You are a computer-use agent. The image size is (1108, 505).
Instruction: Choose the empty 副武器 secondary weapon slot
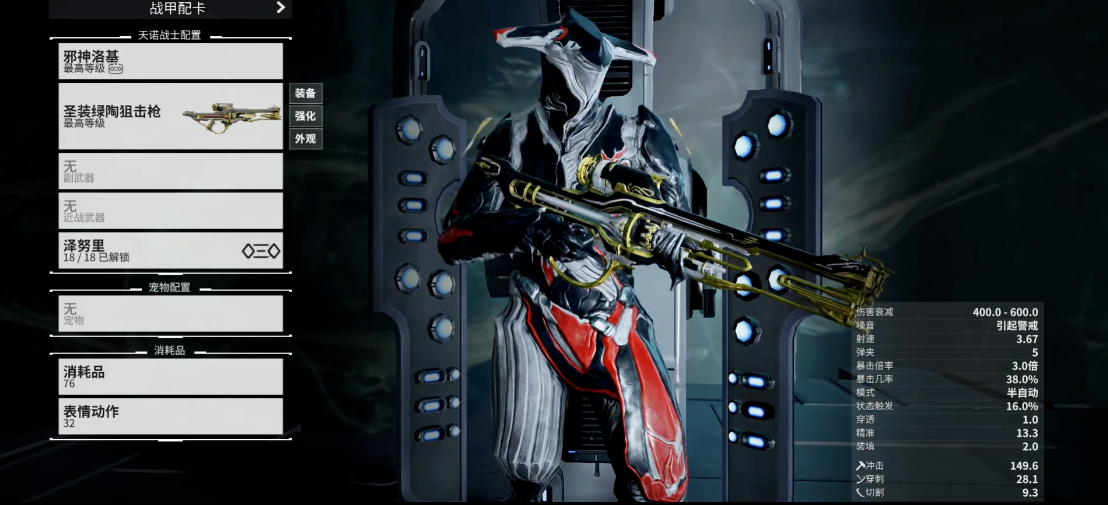point(170,171)
